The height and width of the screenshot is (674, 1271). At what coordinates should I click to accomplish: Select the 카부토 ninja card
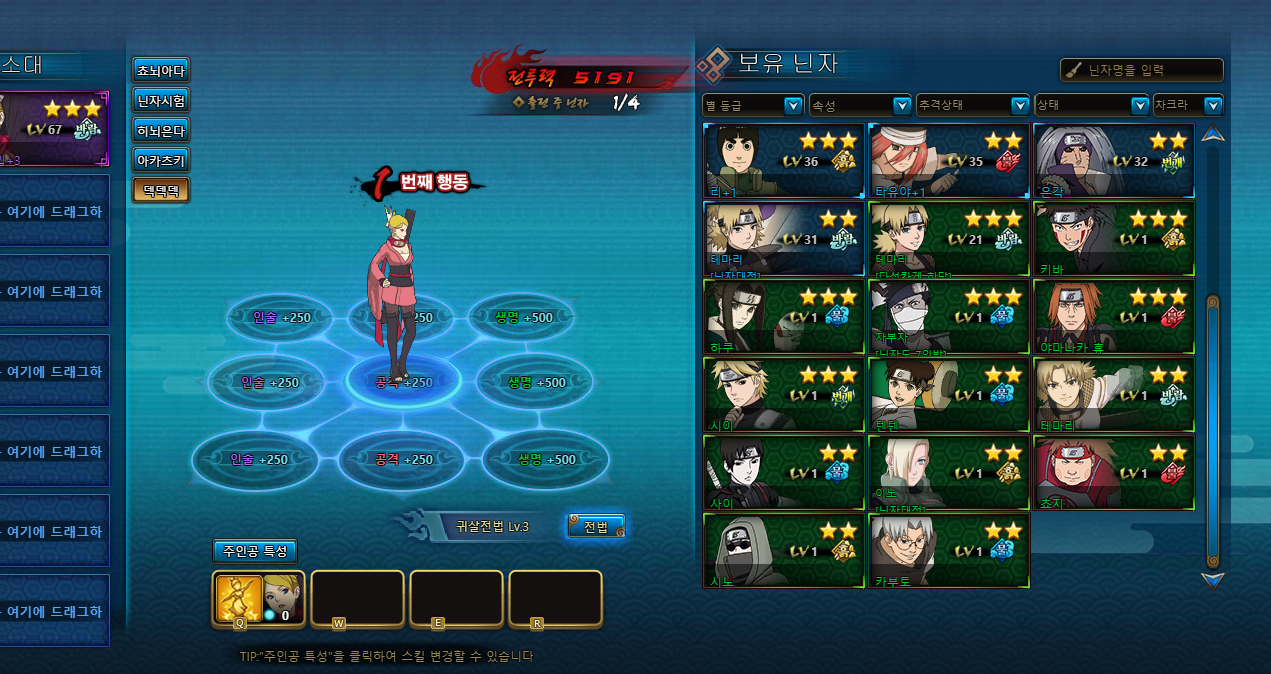pyautogui.click(x=948, y=550)
